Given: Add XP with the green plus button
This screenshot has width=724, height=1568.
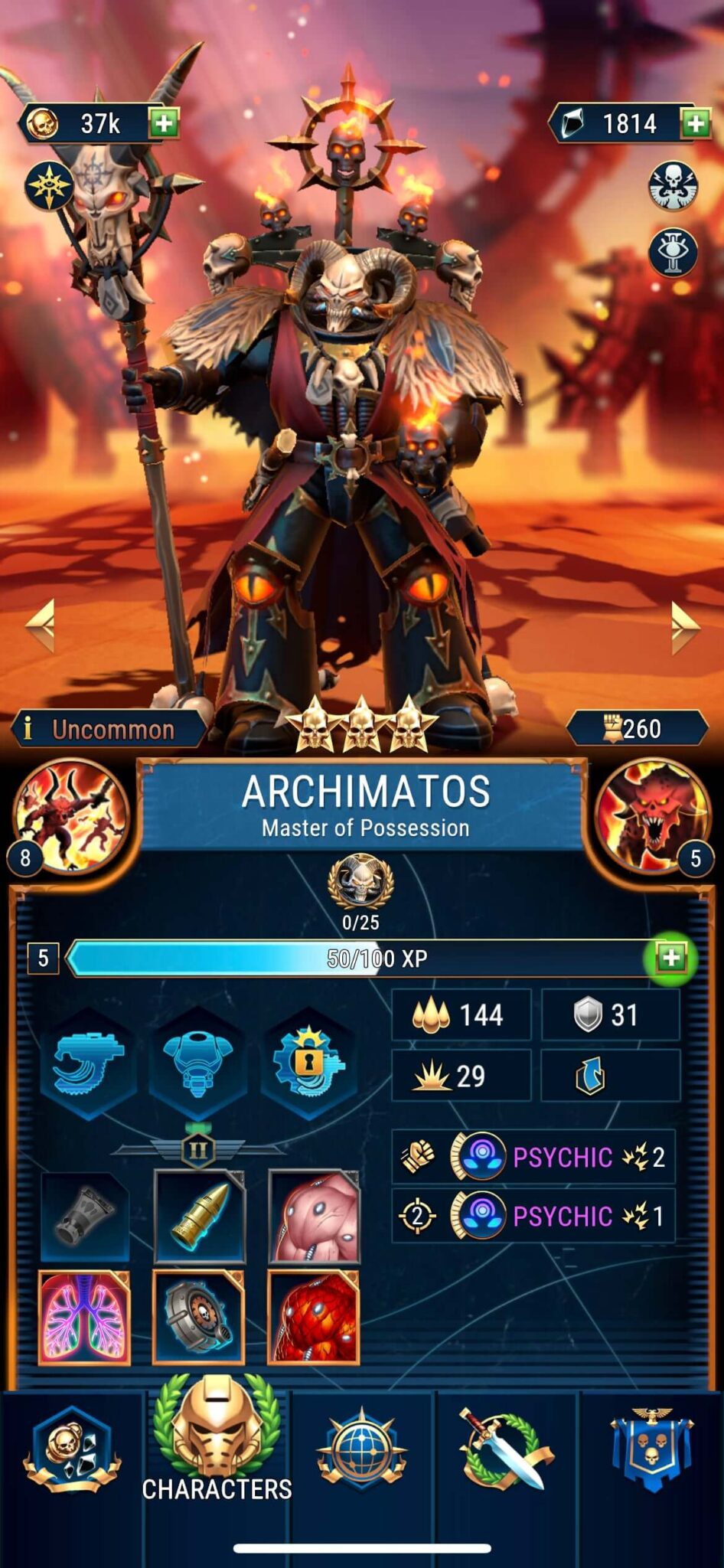Looking at the screenshot, I should (670, 958).
